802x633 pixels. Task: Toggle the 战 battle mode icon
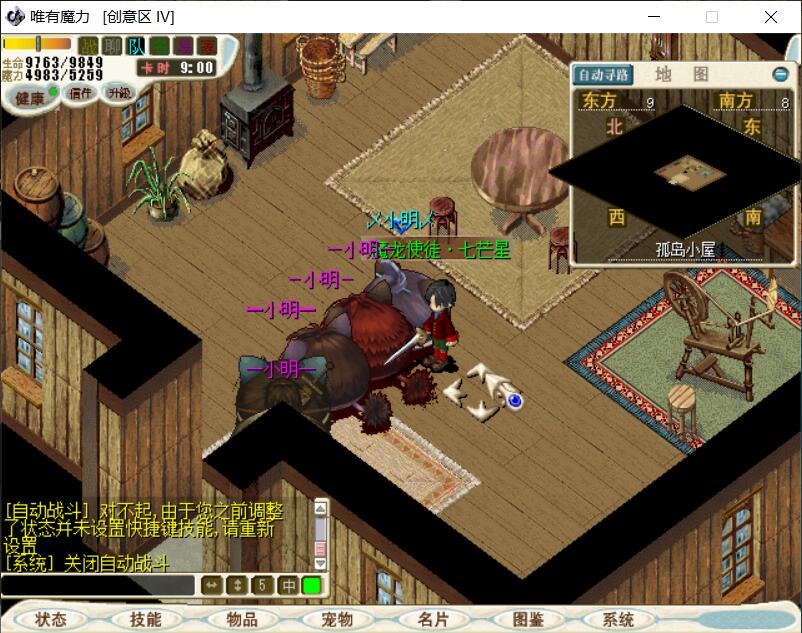tap(89, 45)
